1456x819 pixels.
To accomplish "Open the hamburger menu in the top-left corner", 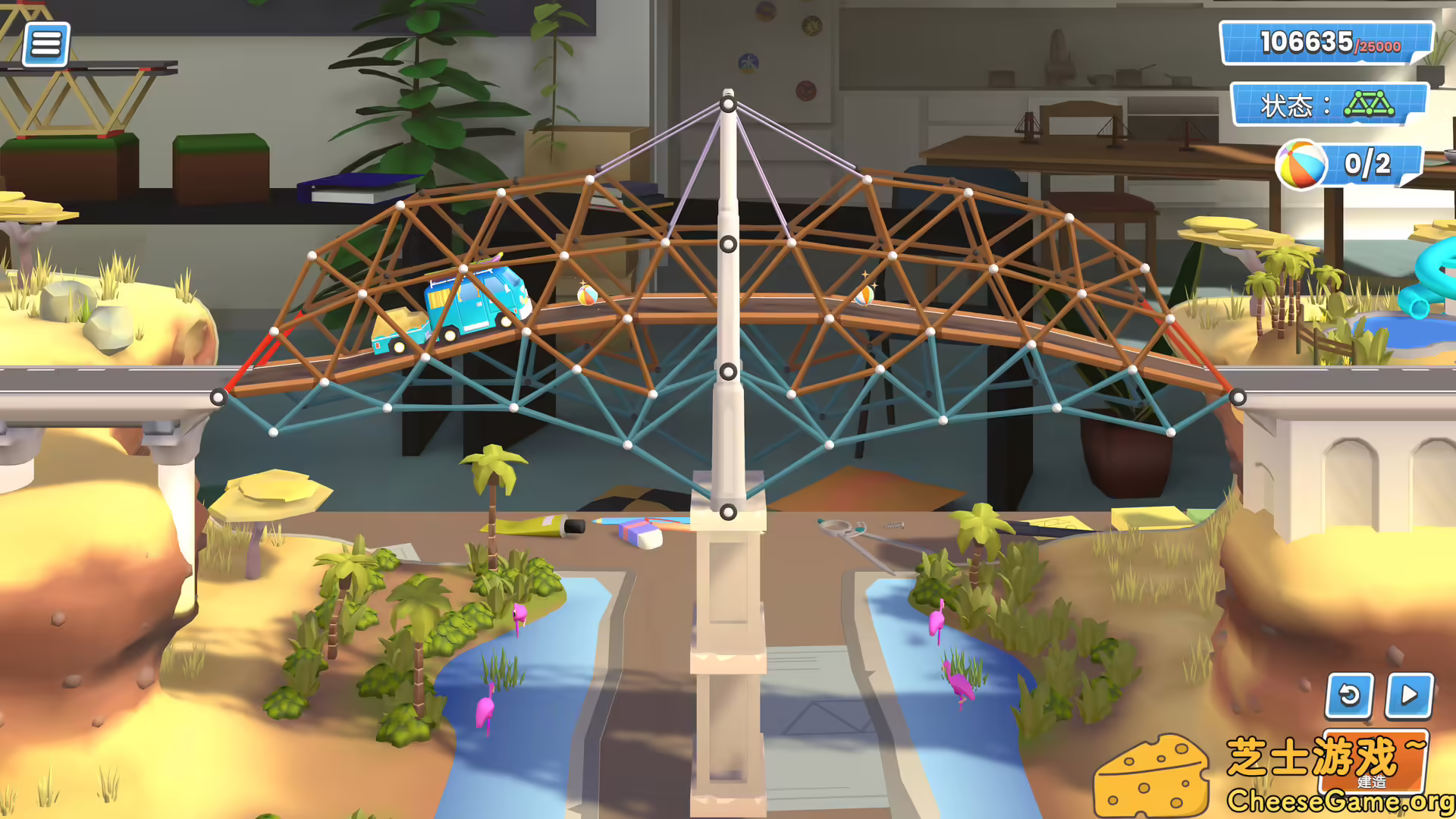I will 45,43.
